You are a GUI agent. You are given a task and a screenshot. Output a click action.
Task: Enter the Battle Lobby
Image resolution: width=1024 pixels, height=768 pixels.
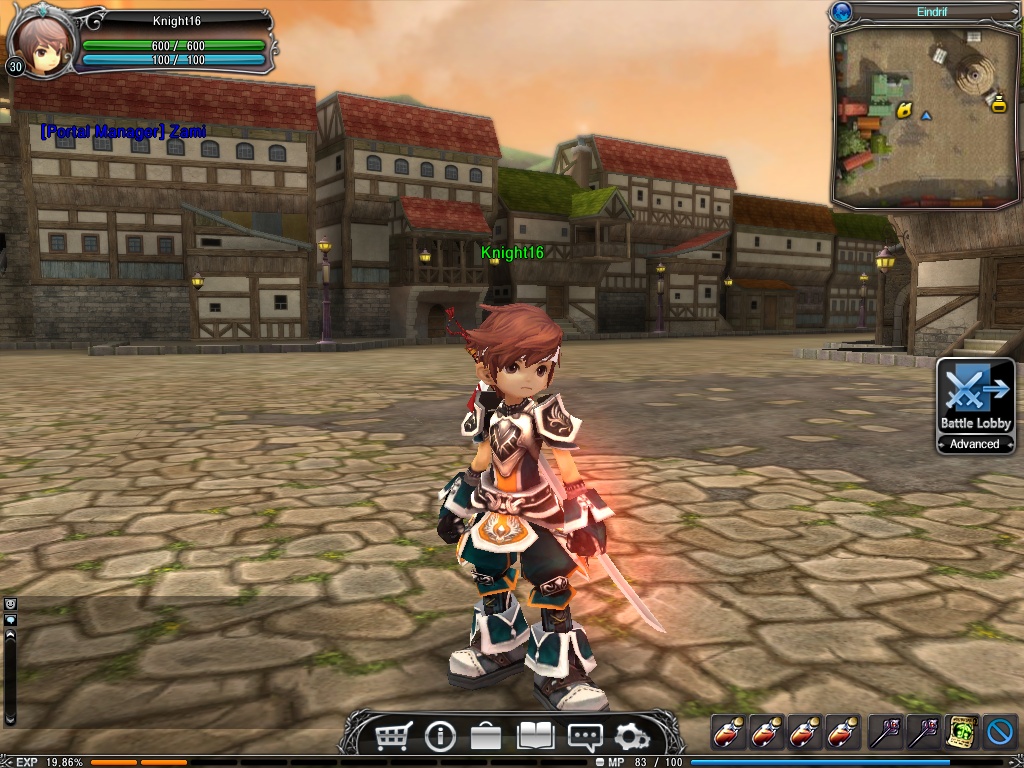pos(975,396)
